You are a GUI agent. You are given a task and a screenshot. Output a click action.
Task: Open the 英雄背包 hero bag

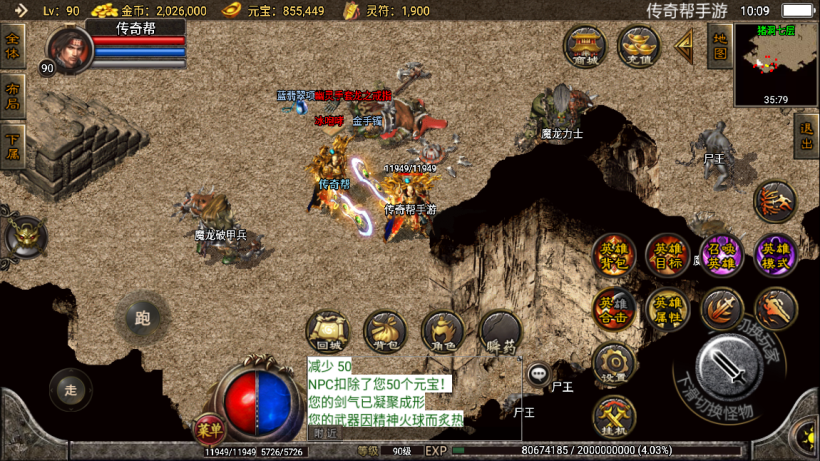click(613, 254)
